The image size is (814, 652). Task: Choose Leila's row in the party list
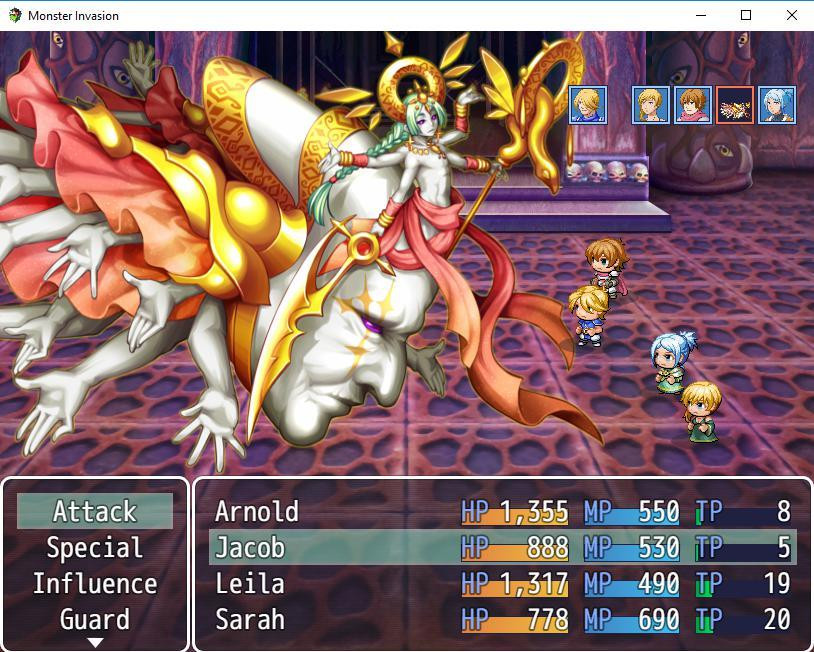pyautogui.click(x=502, y=584)
